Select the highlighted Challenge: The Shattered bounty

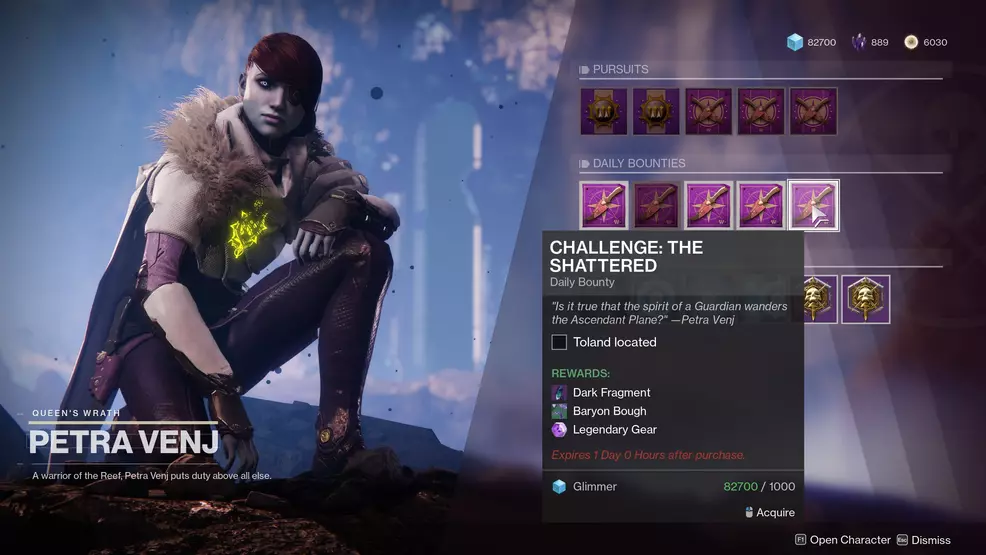coord(813,205)
